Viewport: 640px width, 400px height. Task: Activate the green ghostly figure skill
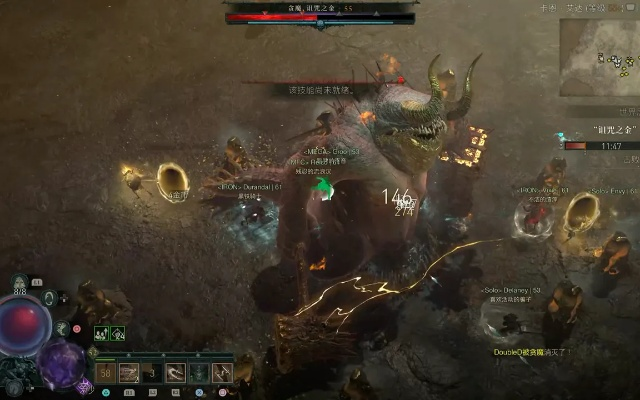199,373
